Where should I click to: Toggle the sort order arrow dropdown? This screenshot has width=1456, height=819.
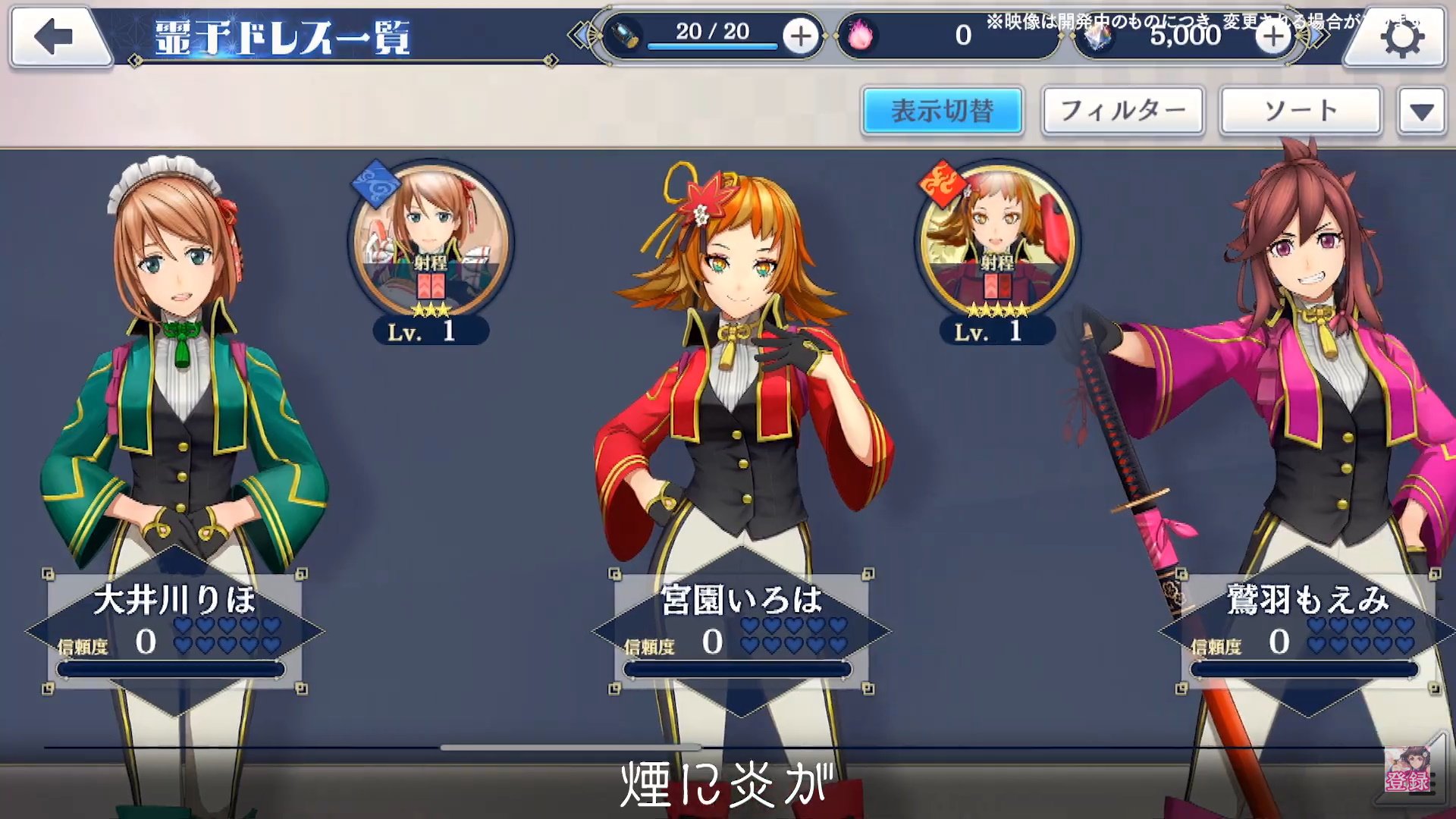(1421, 112)
